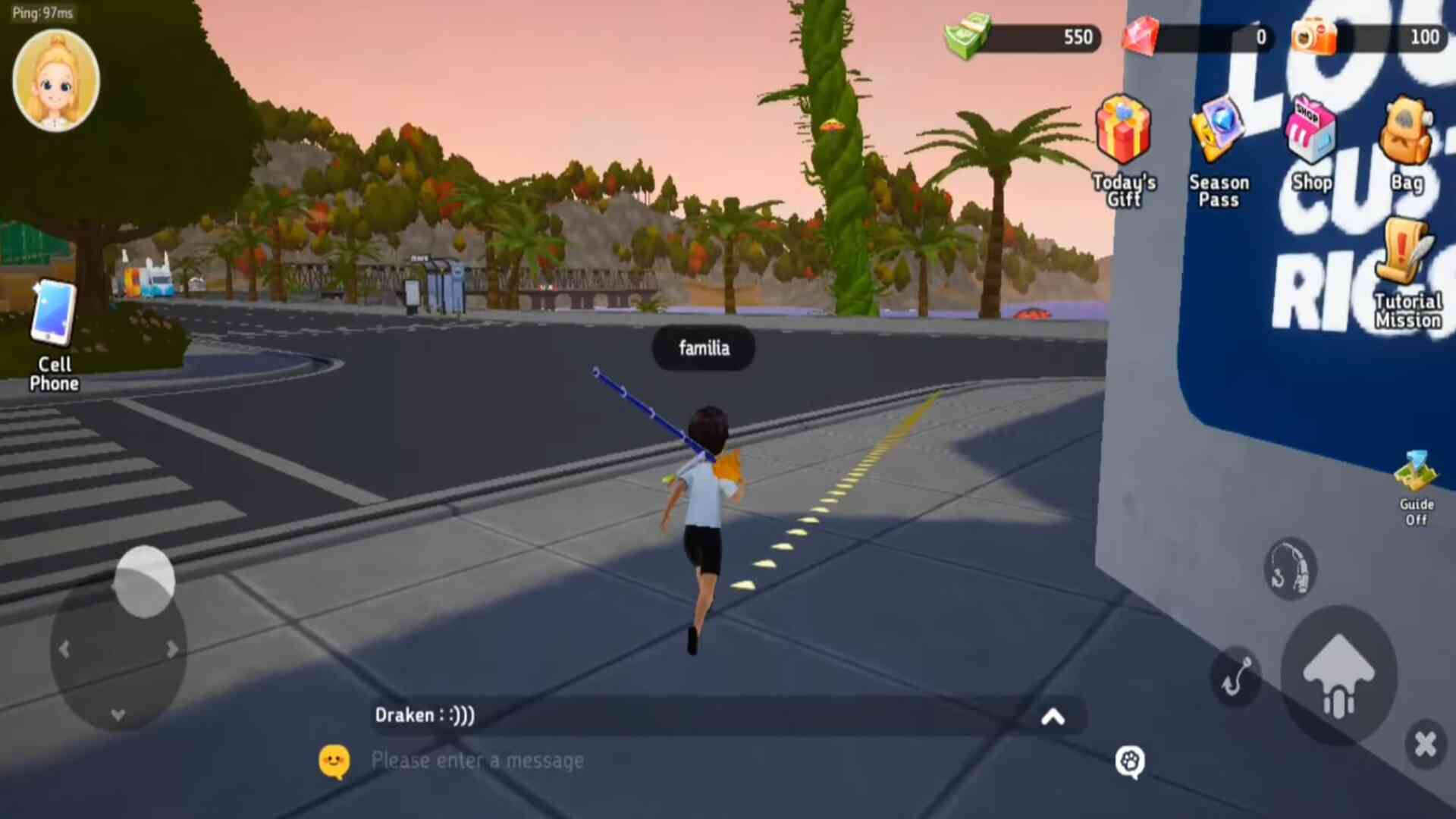The height and width of the screenshot is (819, 1456).
Task: Open the camera icon counter
Action: click(x=1314, y=36)
